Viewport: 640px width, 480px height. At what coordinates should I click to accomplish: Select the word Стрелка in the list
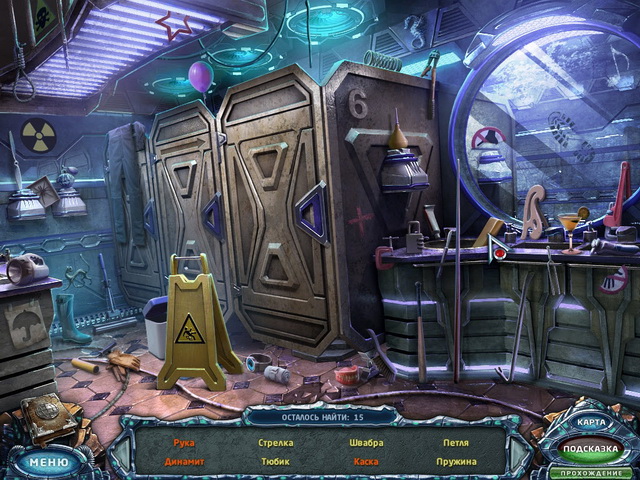(276, 442)
